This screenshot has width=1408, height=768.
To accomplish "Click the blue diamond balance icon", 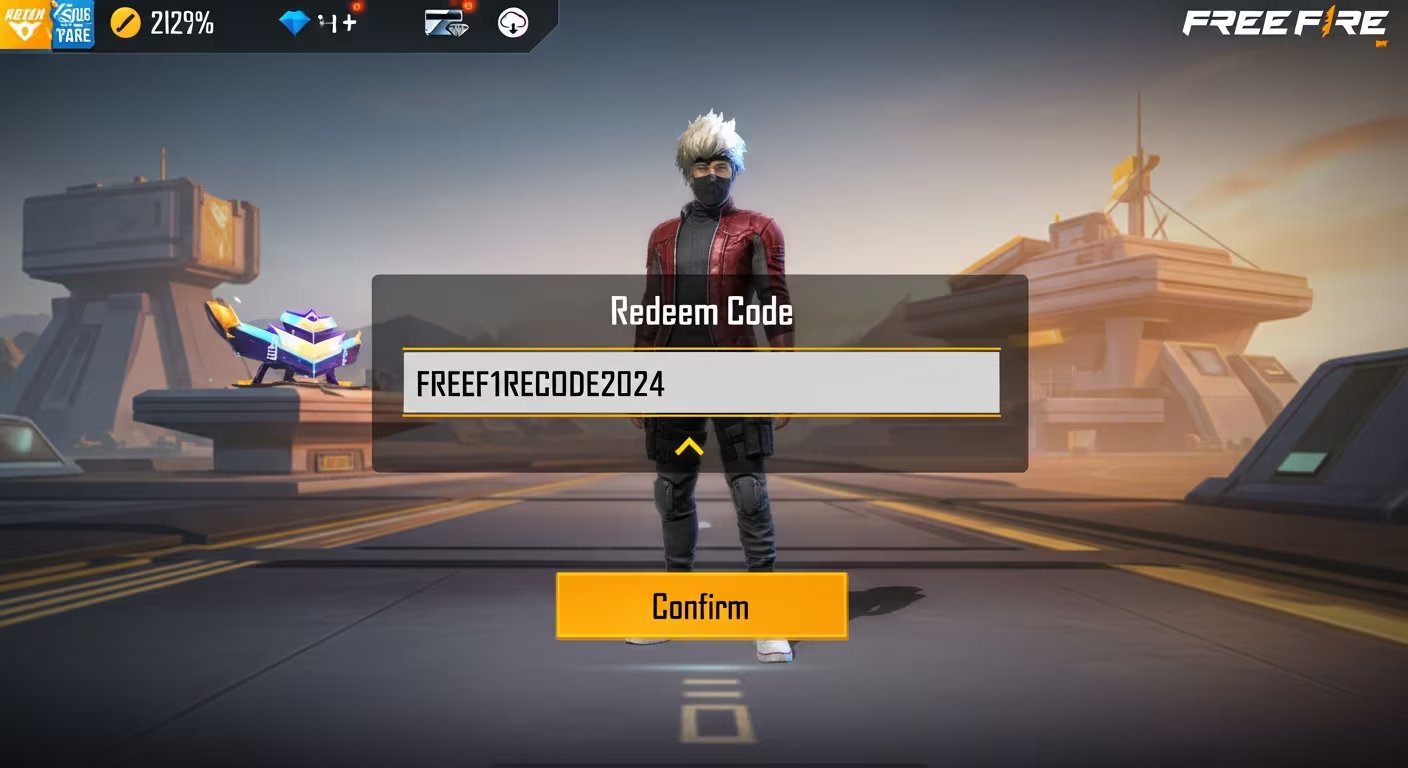I will tap(293, 21).
